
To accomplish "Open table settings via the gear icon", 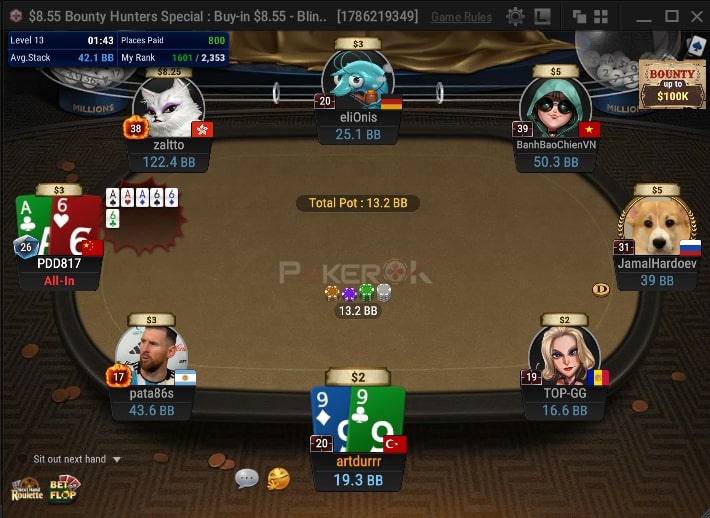I will [x=515, y=17].
